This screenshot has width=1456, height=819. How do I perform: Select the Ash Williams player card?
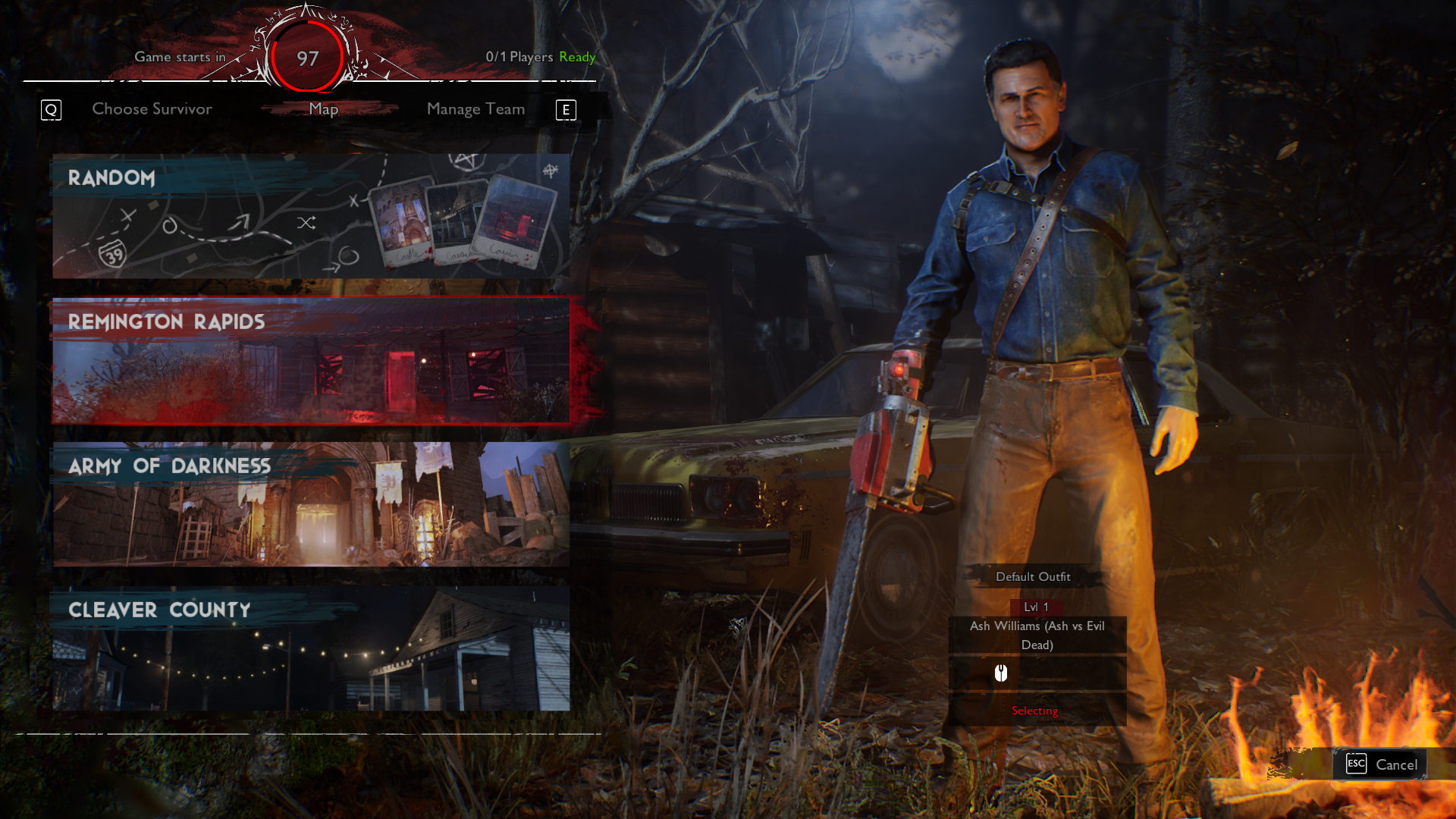(x=1037, y=635)
